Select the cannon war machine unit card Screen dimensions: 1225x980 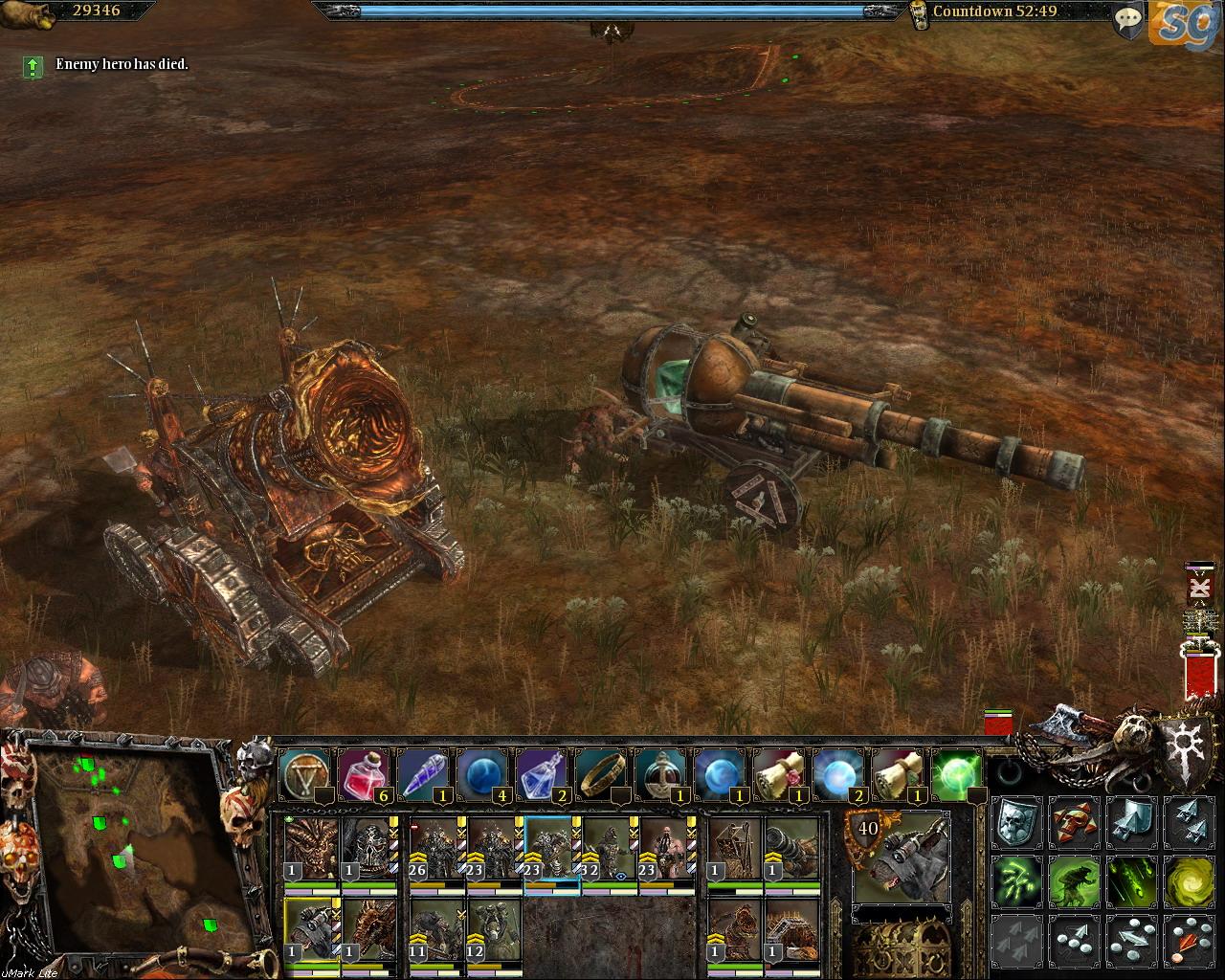pyautogui.click(x=792, y=850)
